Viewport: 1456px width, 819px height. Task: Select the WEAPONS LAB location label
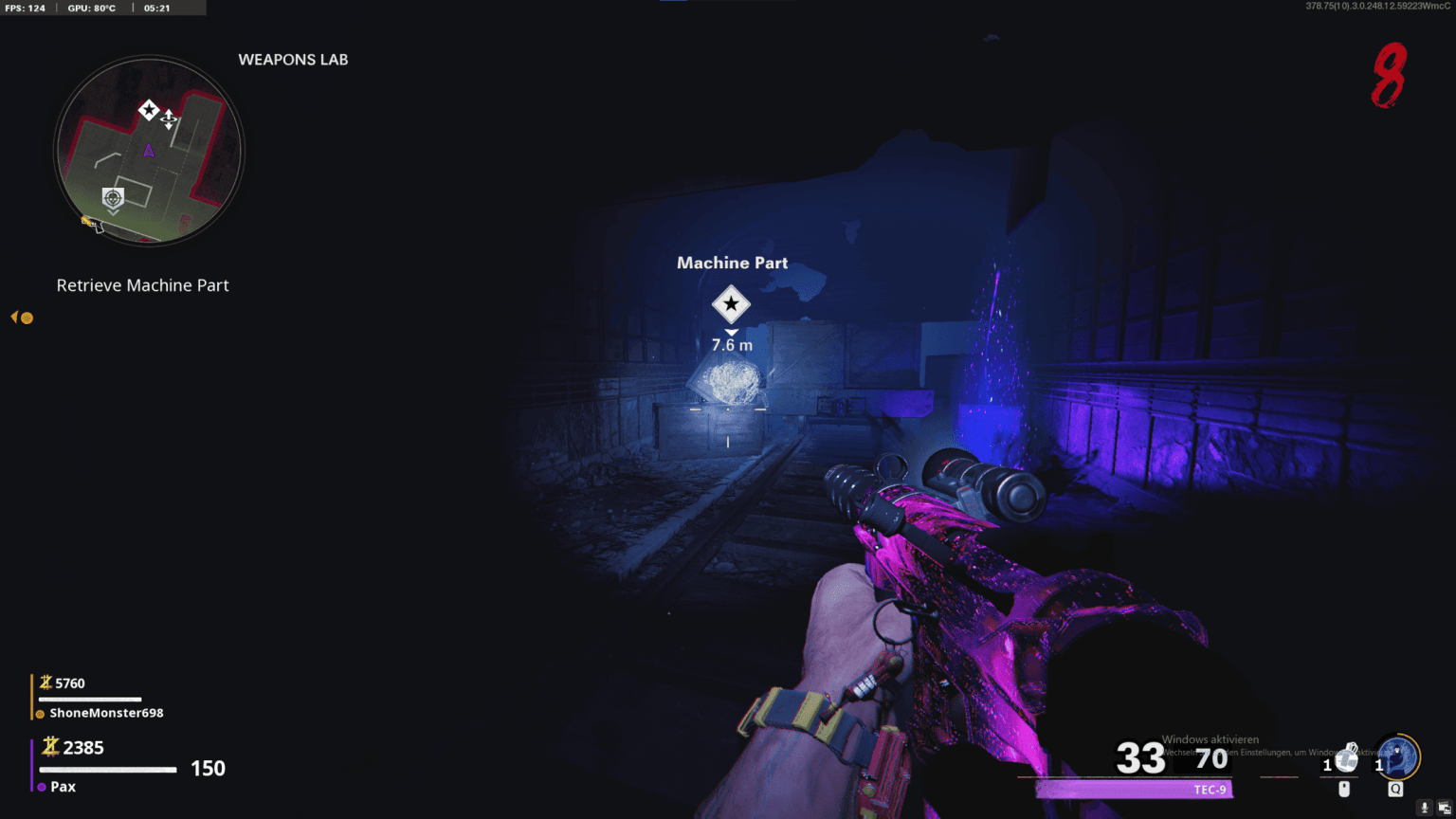point(293,60)
